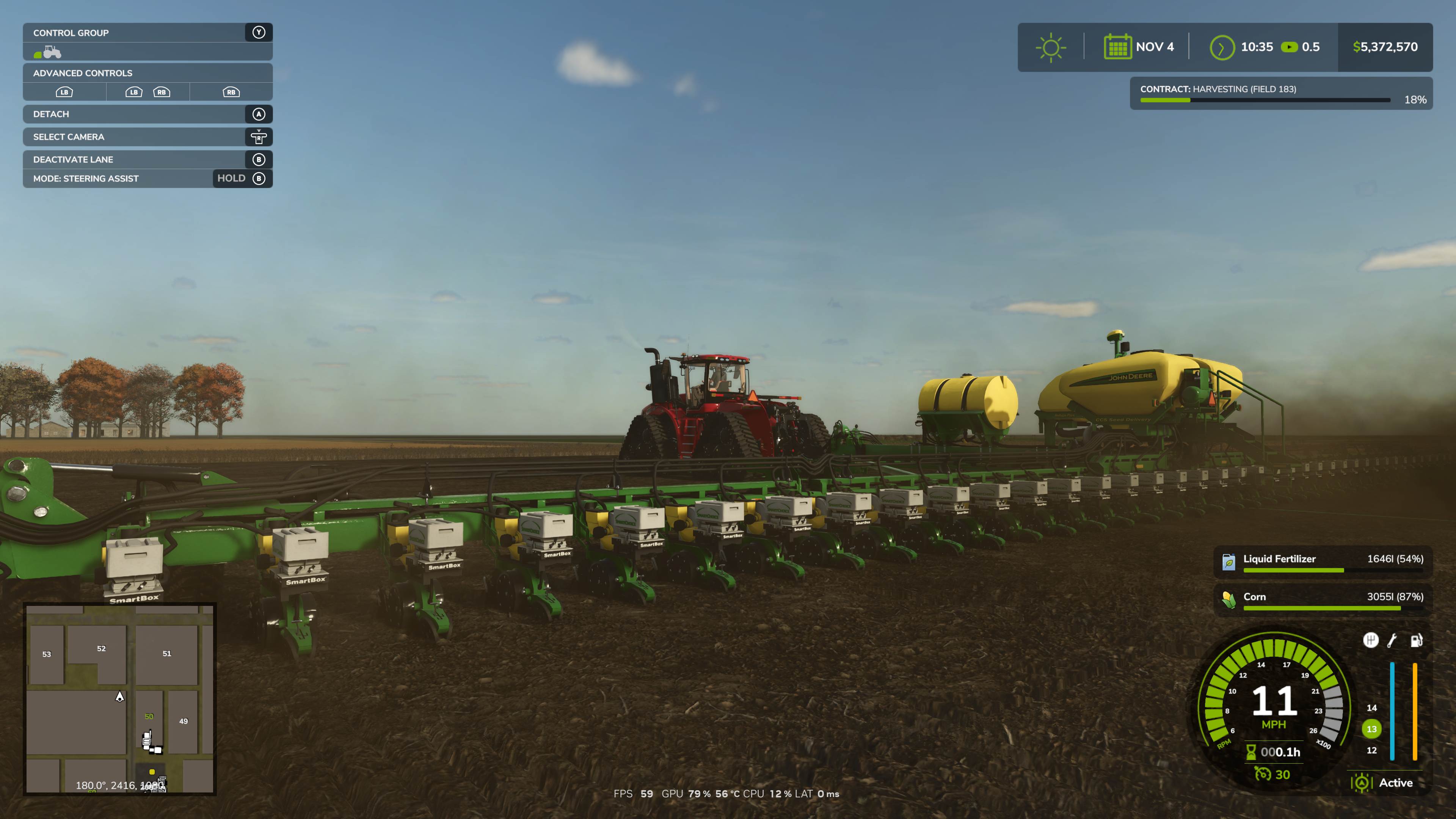Click the wrench damage indicator icon
This screenshot has width=1456, height=819.
(1392, 639)
